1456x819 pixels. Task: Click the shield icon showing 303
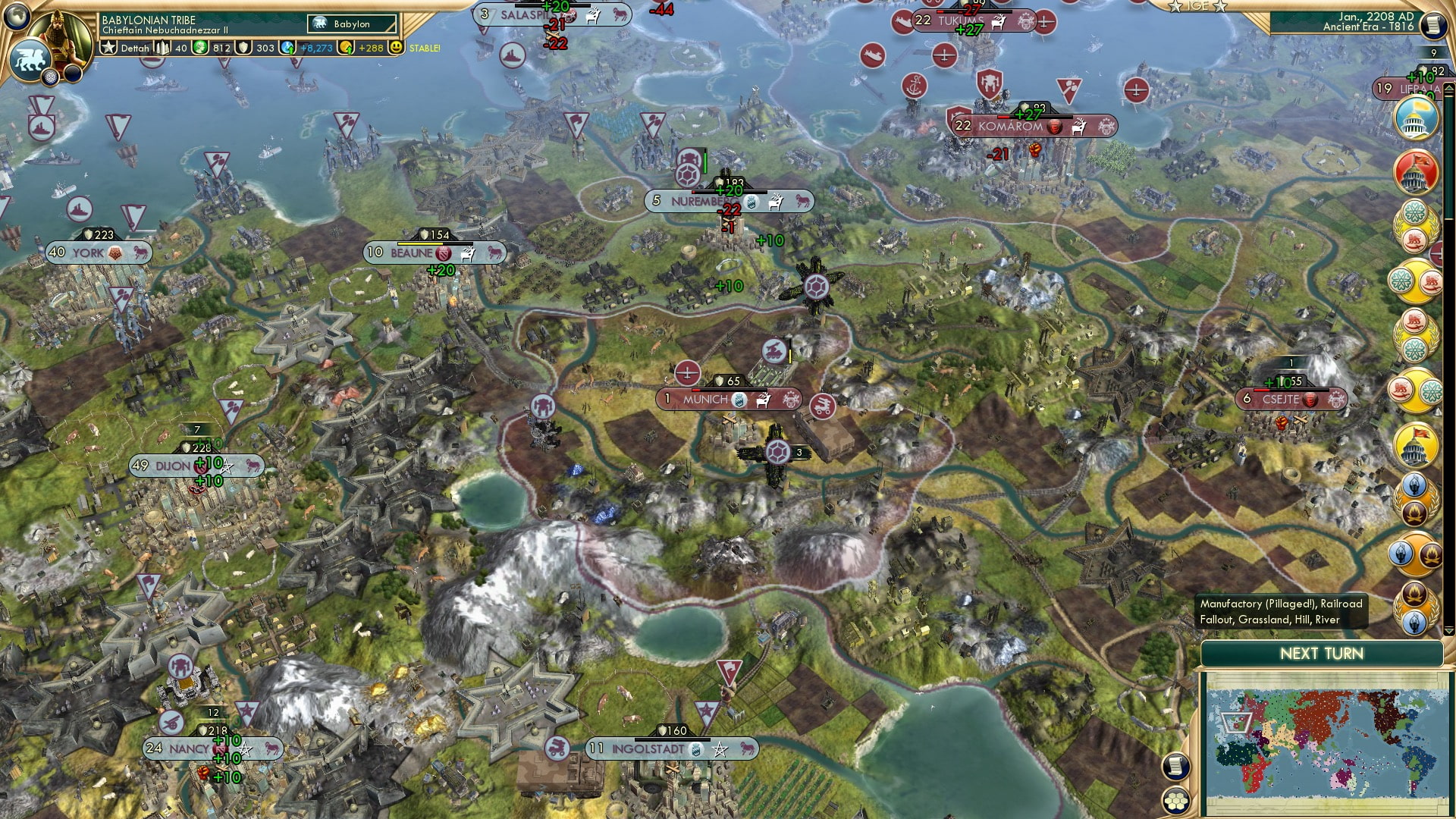(x=243, y=49)
